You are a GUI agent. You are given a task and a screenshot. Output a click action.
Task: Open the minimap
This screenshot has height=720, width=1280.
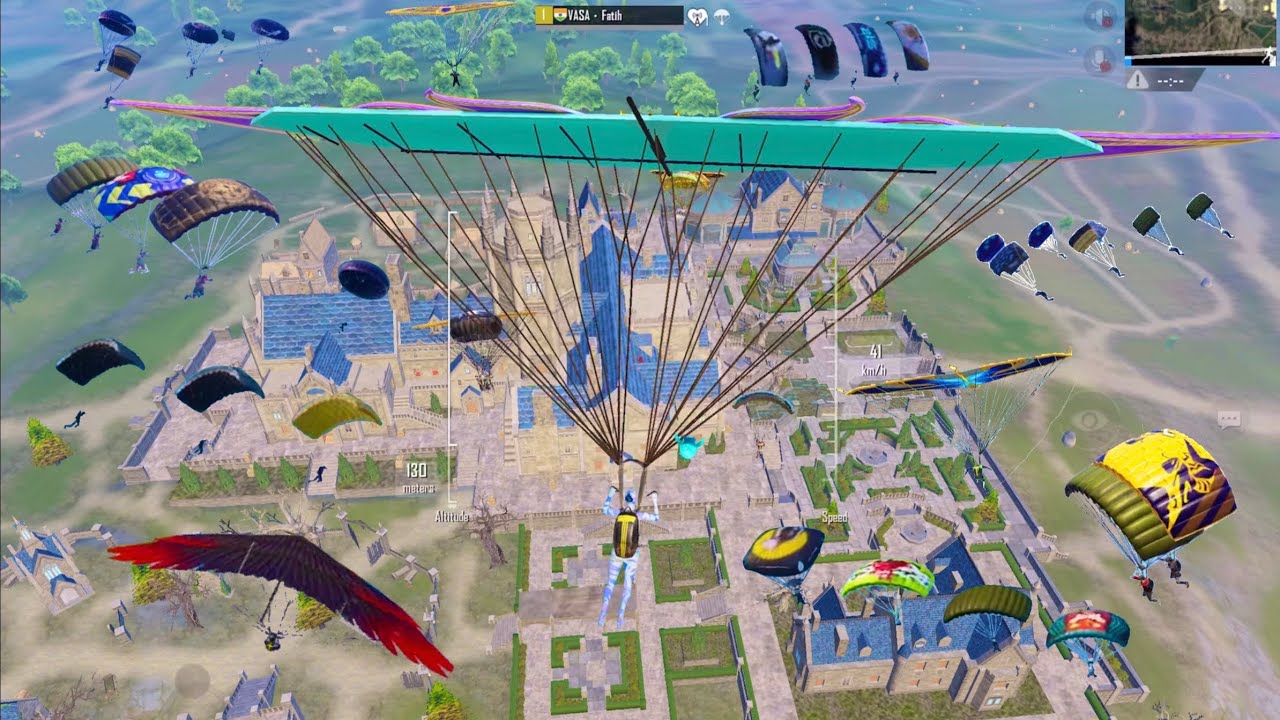point(1201,28)
